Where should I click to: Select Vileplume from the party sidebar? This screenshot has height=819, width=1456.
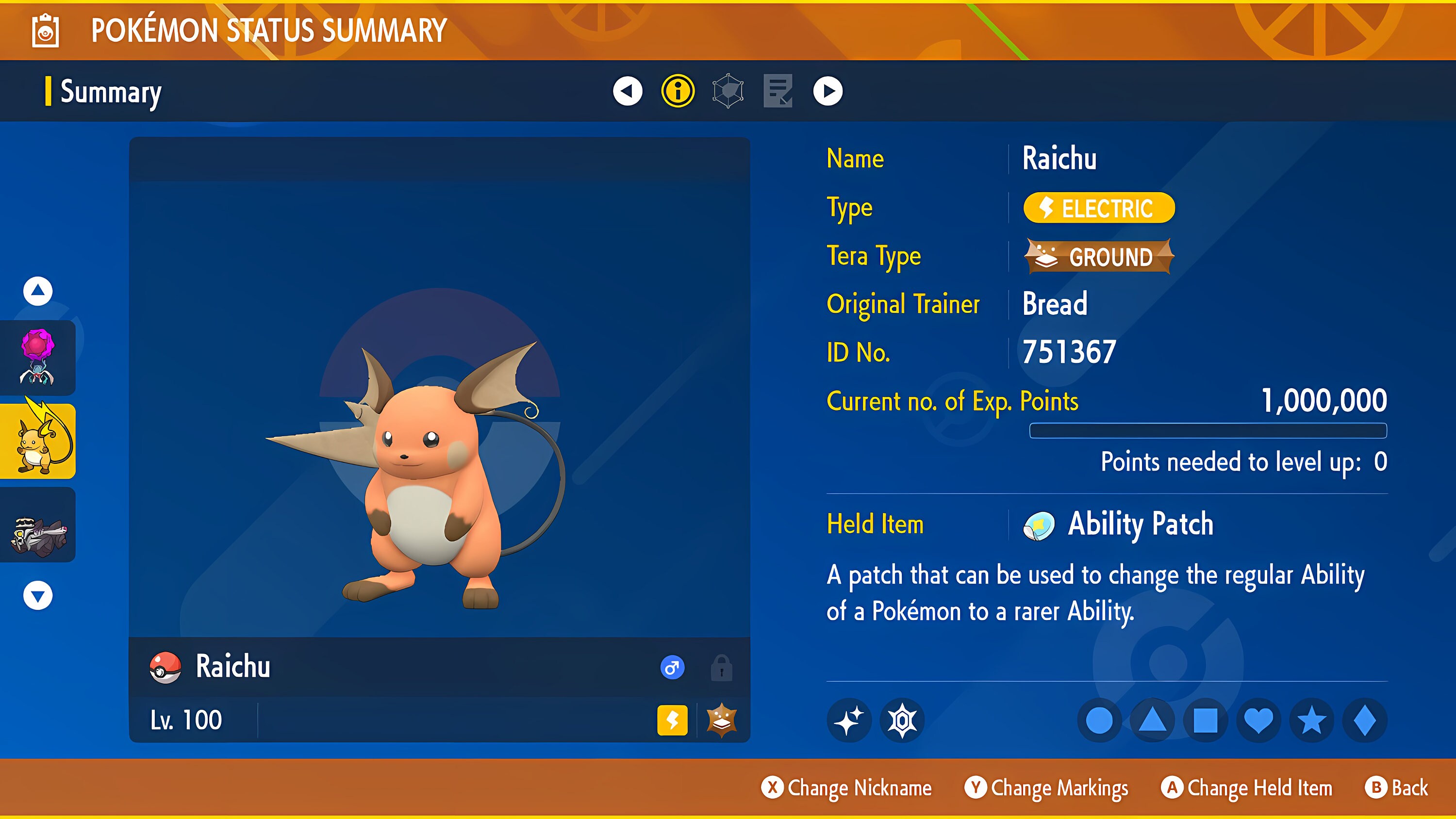37,356
